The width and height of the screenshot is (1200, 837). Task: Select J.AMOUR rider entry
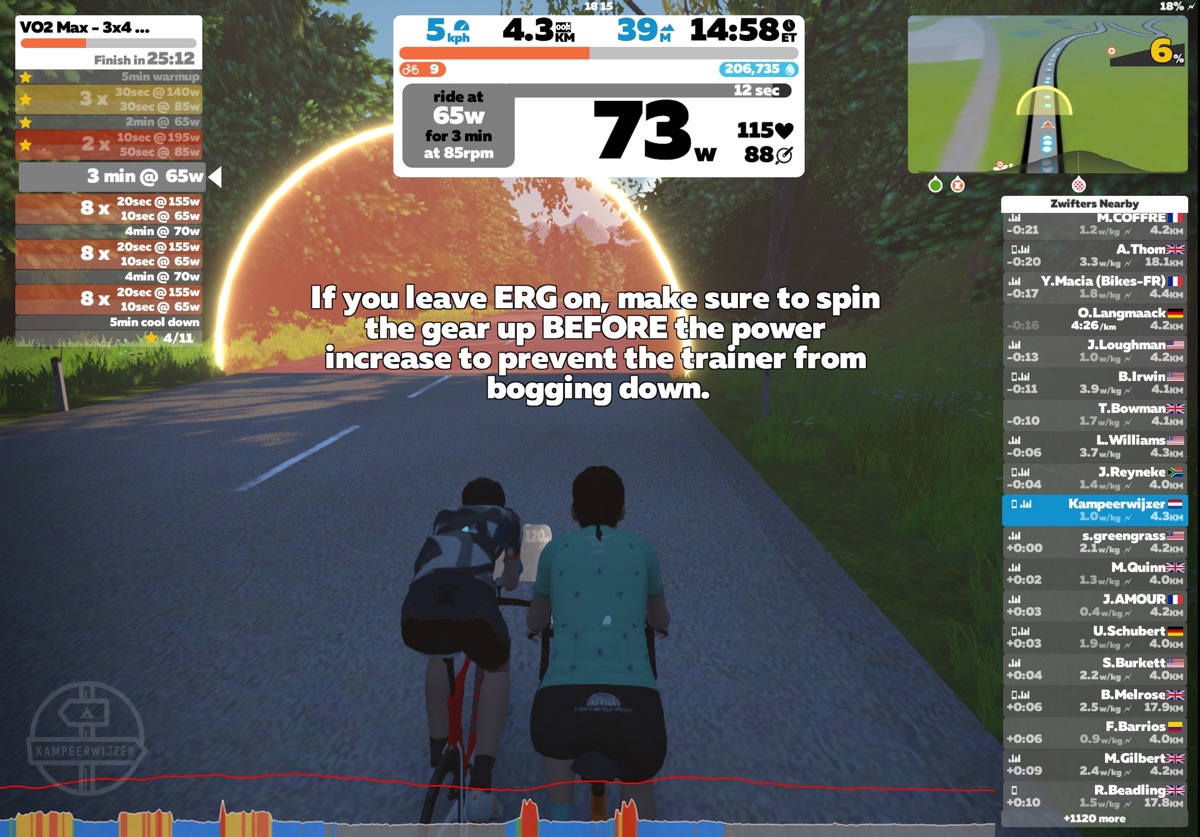(1094, 605)
